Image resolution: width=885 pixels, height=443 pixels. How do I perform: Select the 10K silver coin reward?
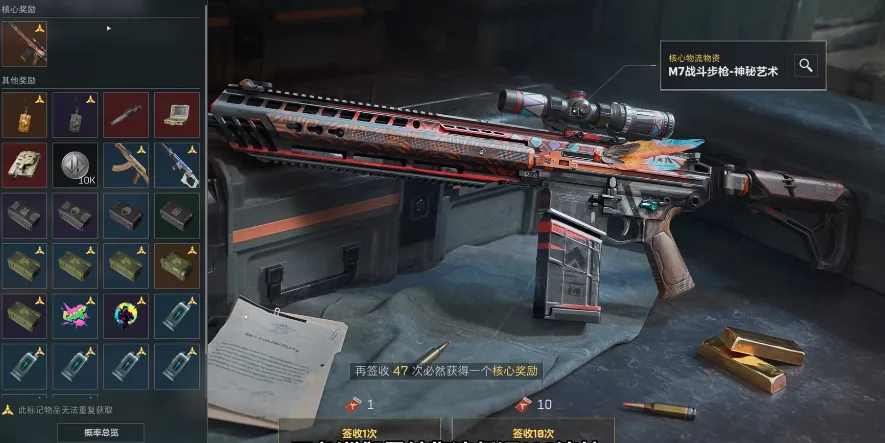pyautogui.click(x=75, y=165)
